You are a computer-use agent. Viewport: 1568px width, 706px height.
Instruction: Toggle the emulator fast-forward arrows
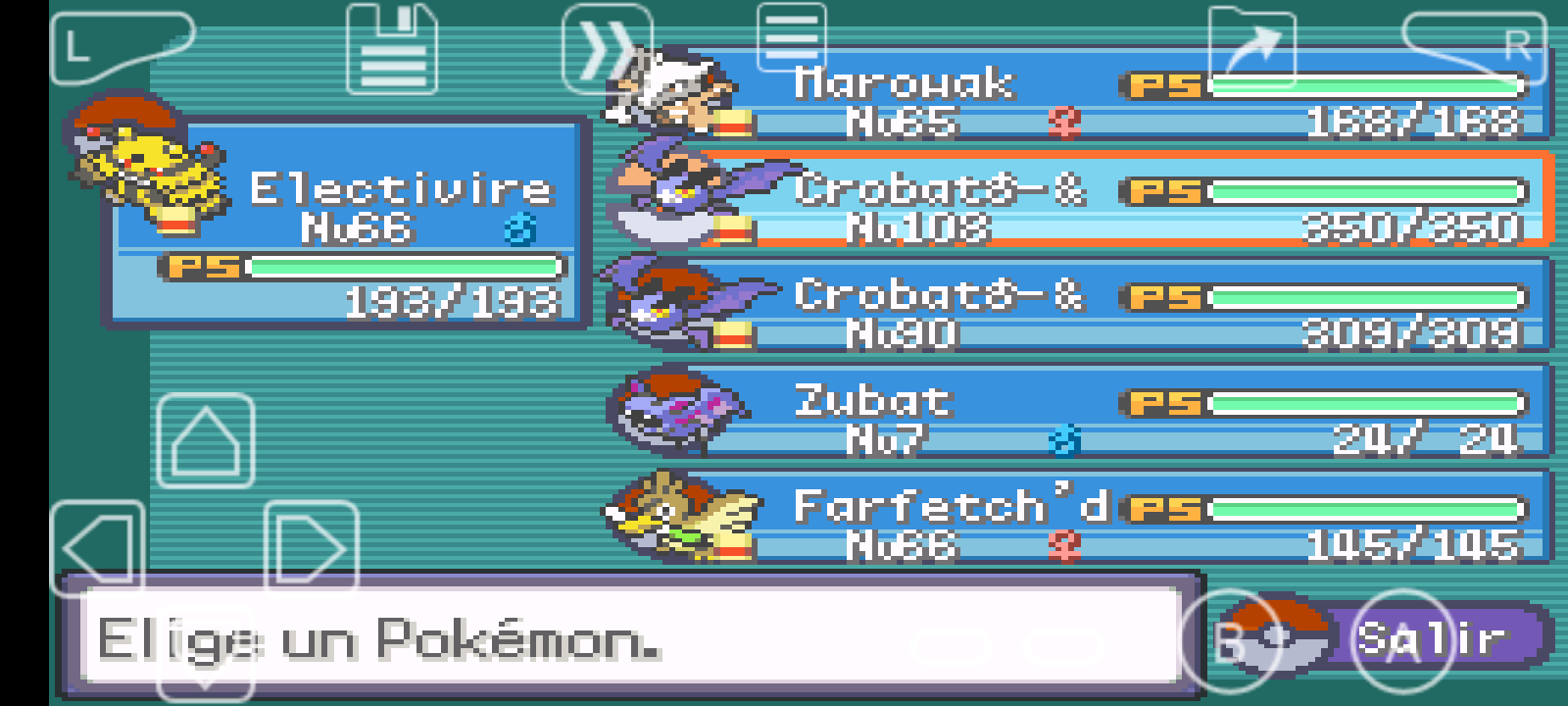(607, 49)
